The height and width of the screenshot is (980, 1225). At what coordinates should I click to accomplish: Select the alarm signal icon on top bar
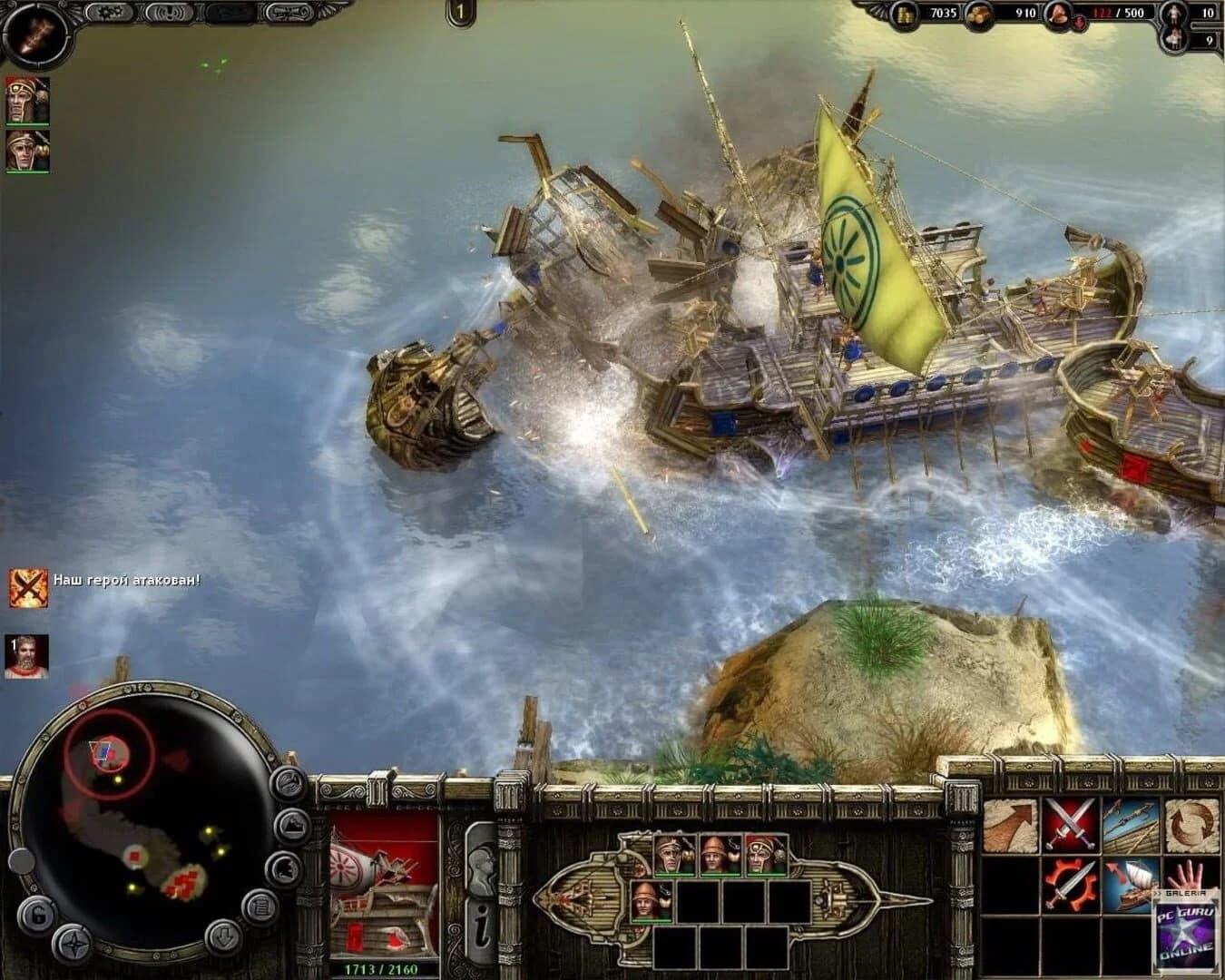170,15
